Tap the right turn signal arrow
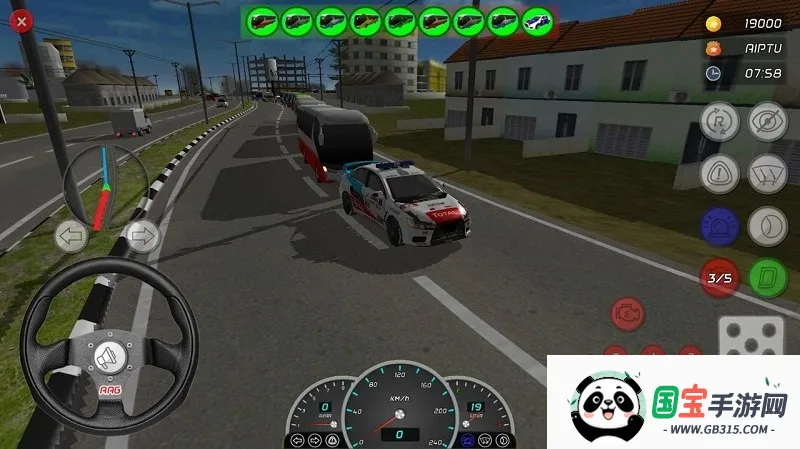Image resolution: width=800 pixels, height=449 pixels. click(142, 237)
